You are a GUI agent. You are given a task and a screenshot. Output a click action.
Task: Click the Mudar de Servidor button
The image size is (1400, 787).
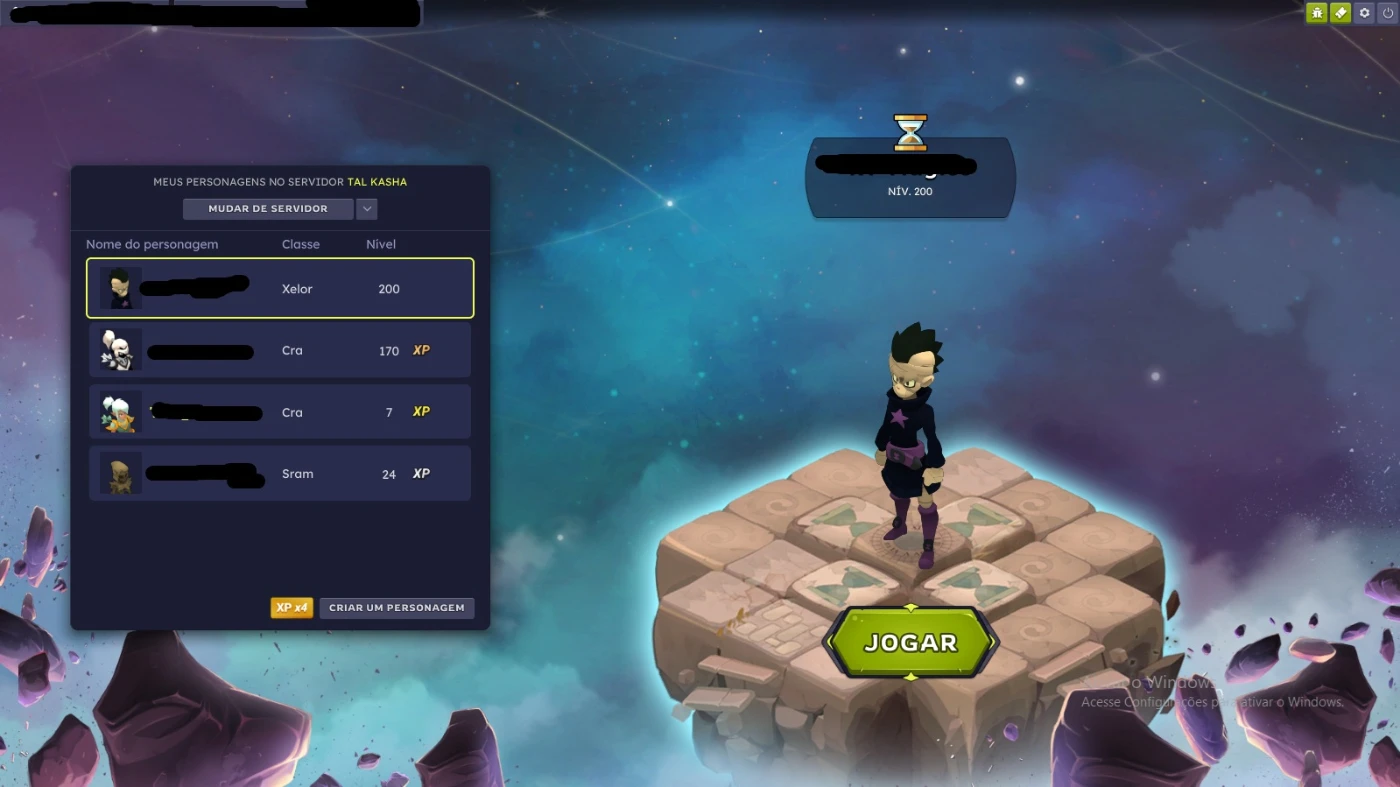click(x=268, y=209)
